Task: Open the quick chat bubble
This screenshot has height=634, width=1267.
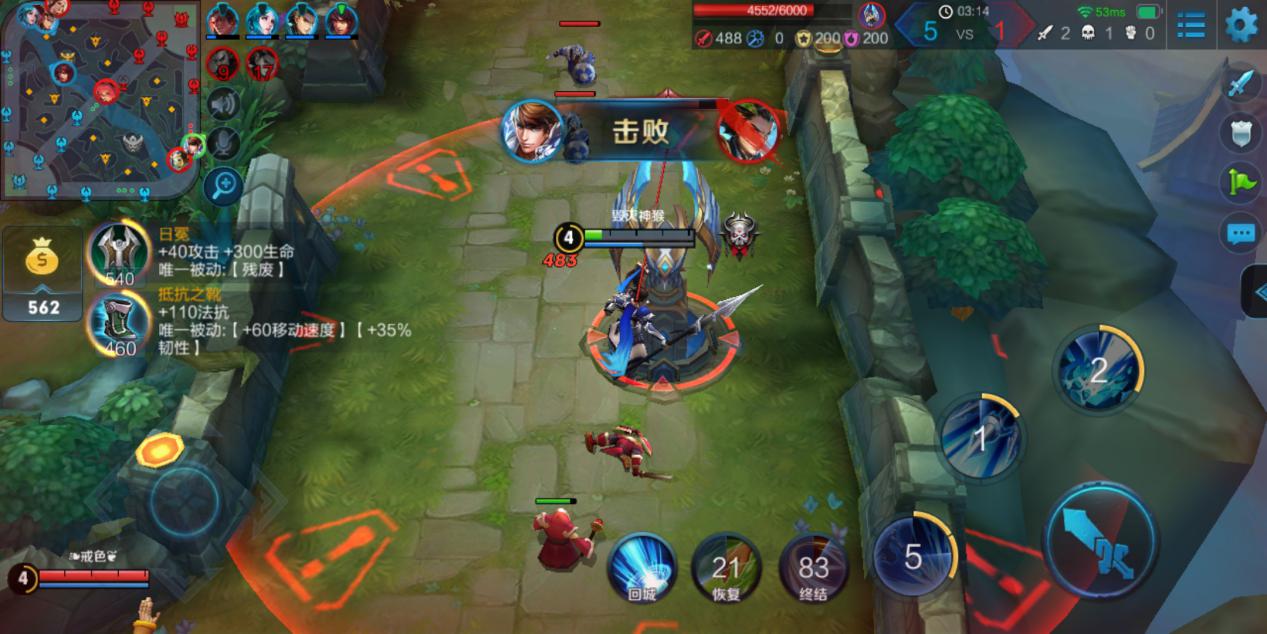Action: point(1240,234)
